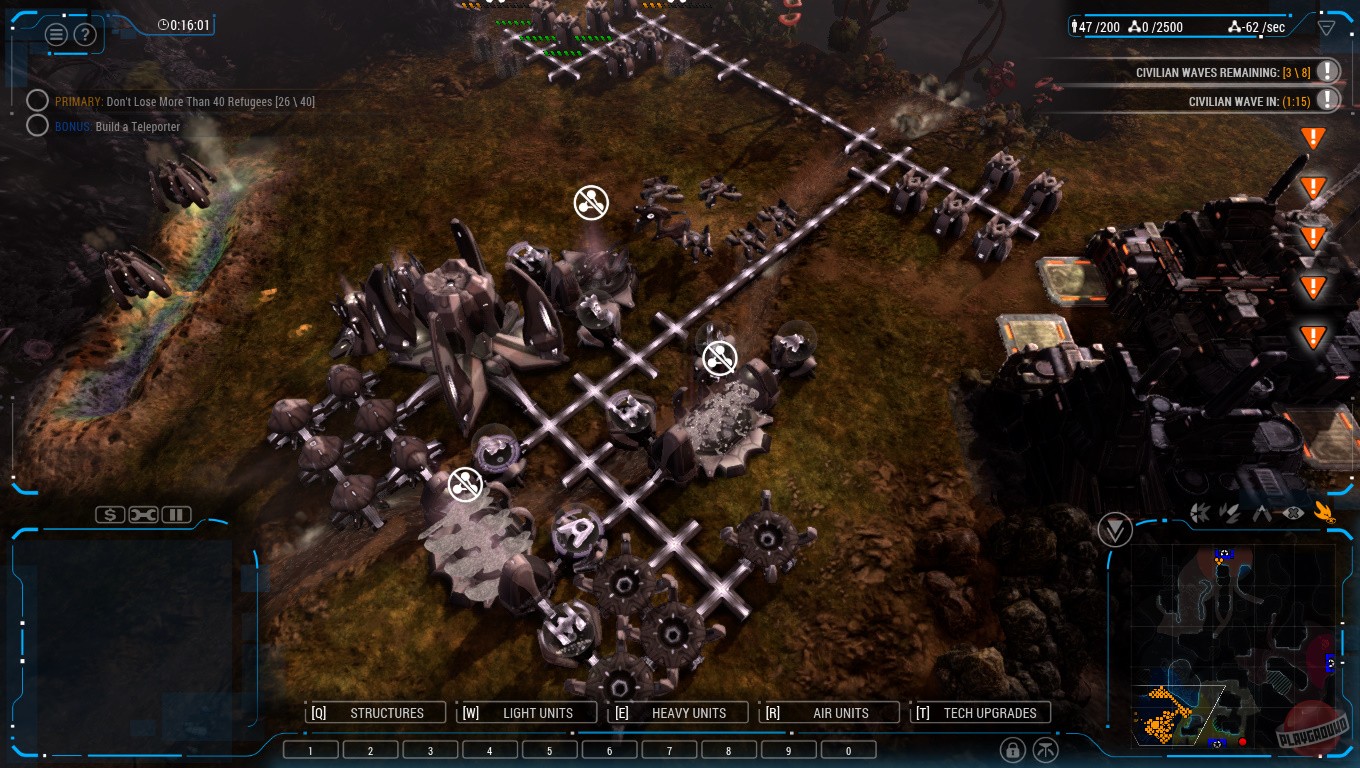Viewport: 1360px width, 768px height.
Task: Click the CIVILIAN WAVE IN alert button
Action: click(1327, 99)
